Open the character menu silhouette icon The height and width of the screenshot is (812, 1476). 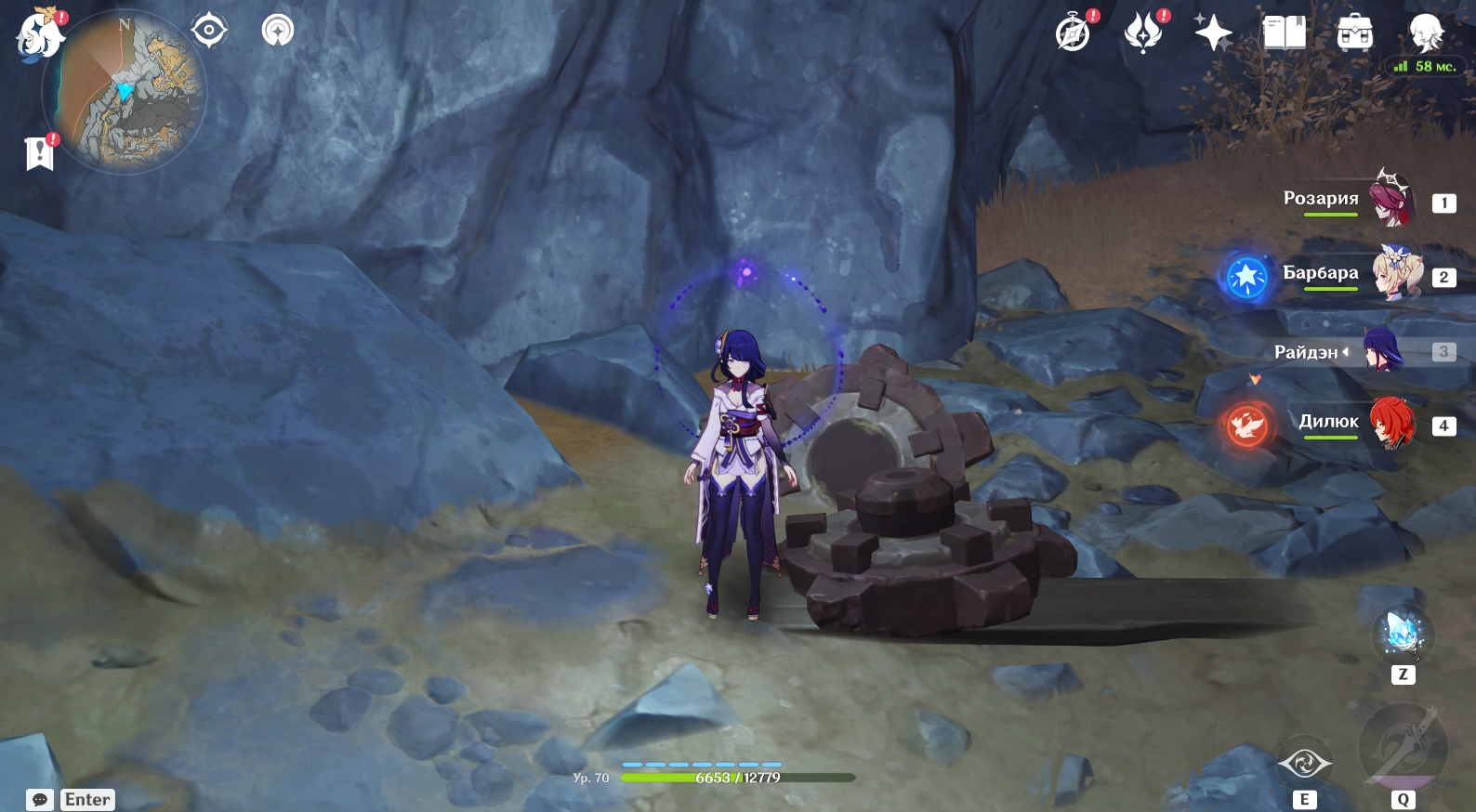[x=1424, y=33]
